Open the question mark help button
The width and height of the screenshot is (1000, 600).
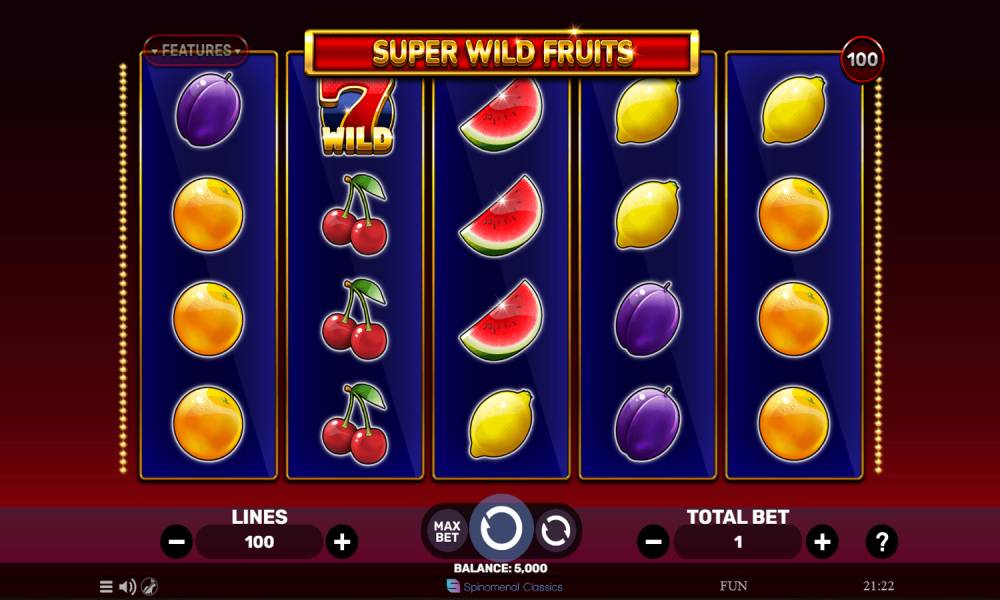882,542
